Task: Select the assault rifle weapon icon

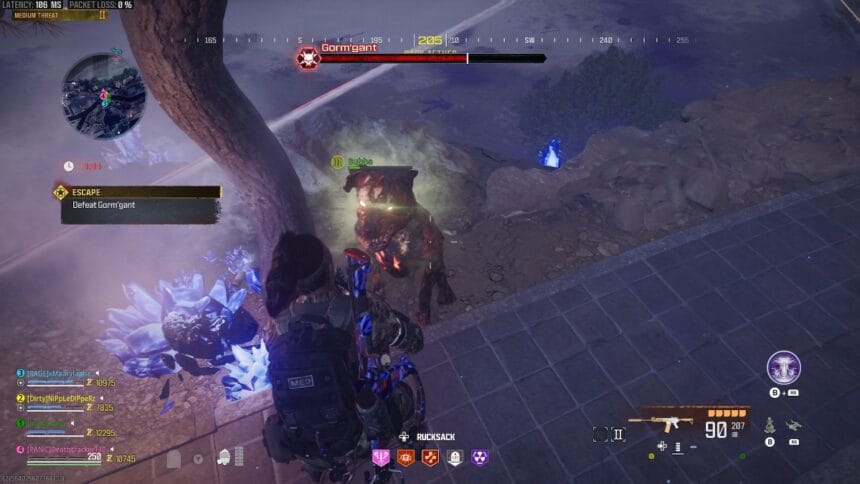Action: 661,420
